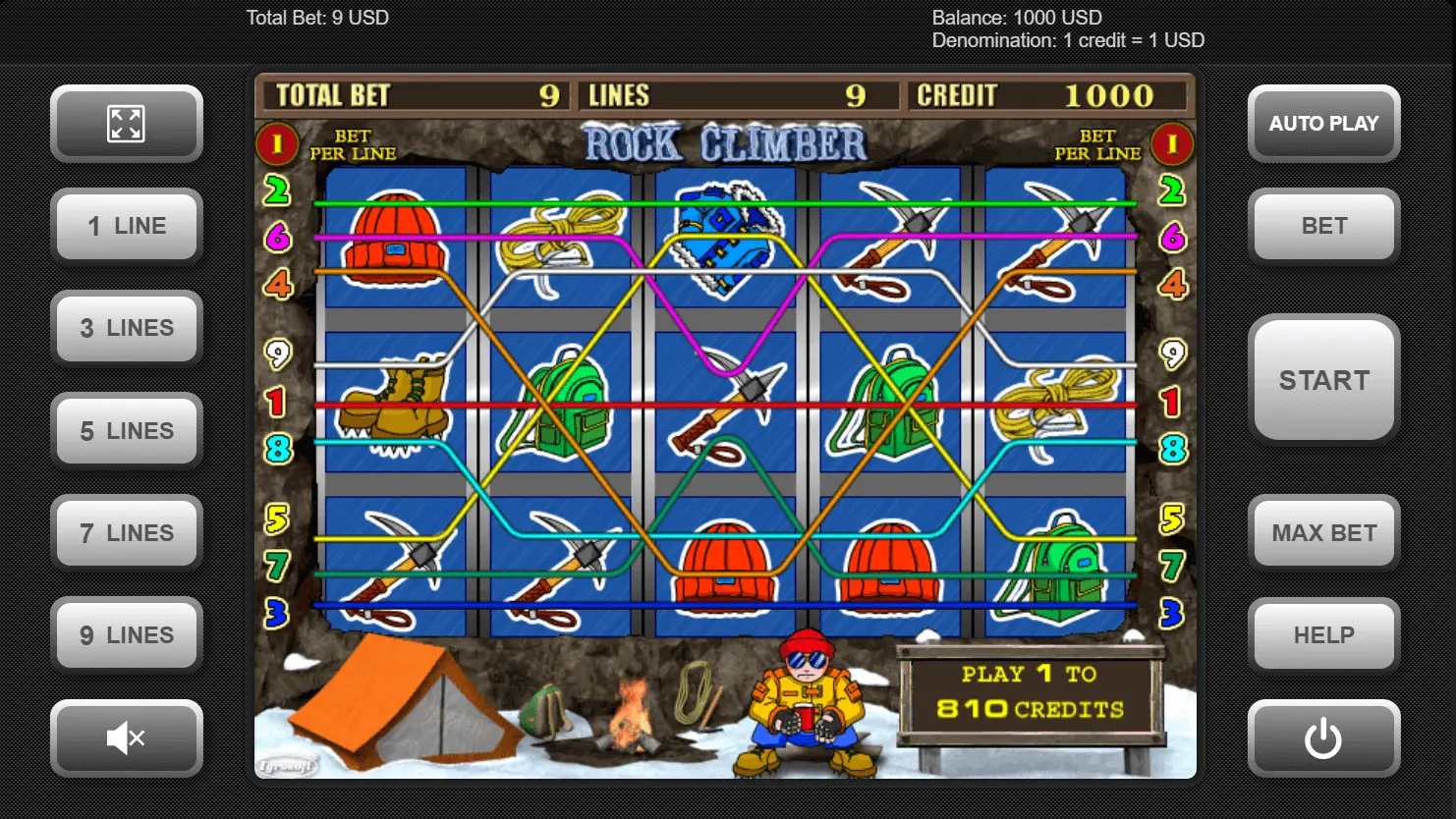Open the HELP screen
Image resolution: width=1456 pixels, height=819 pixels.
click(x=1323, y=635)
